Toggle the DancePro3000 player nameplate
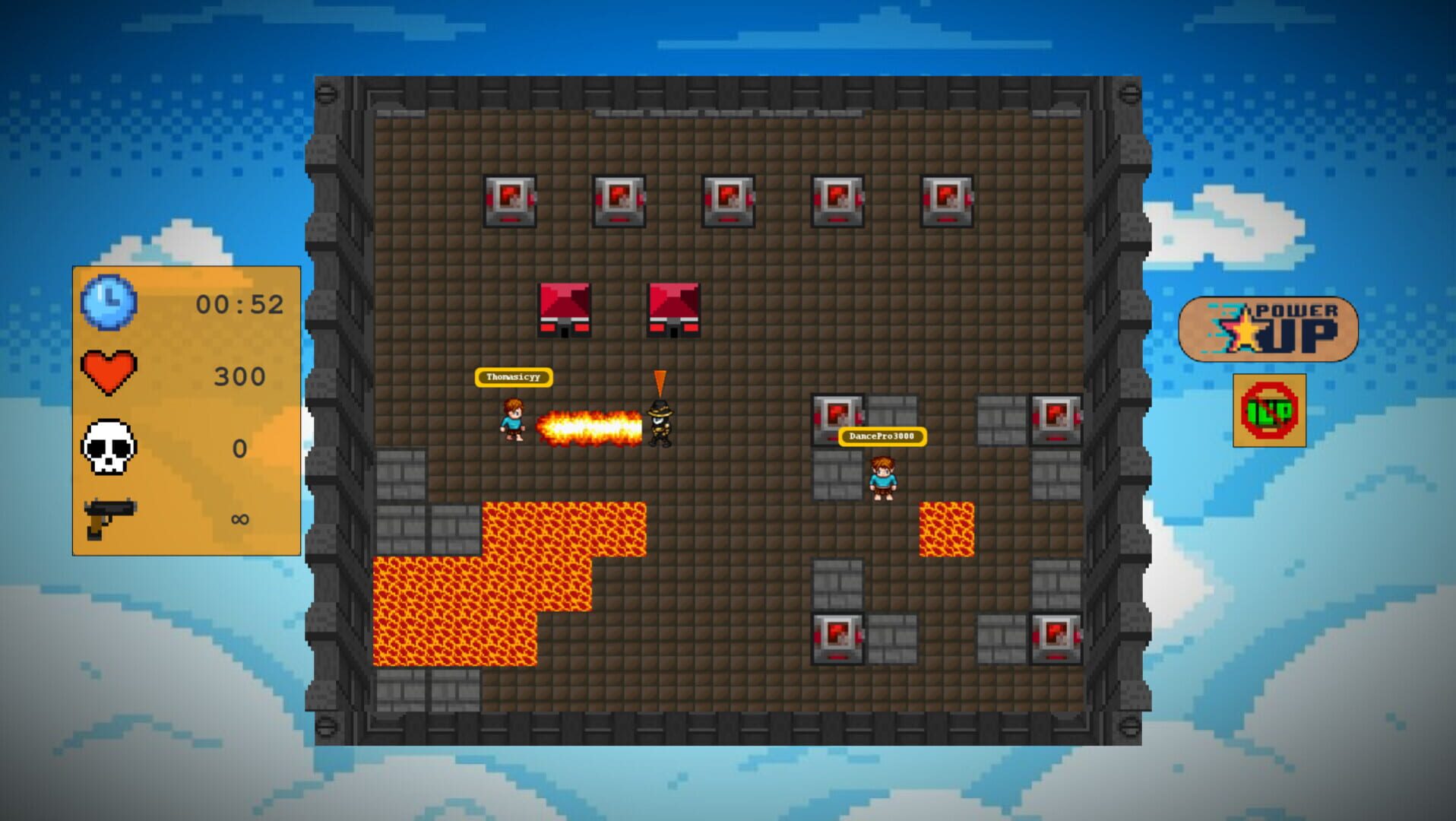 (884, 436)
